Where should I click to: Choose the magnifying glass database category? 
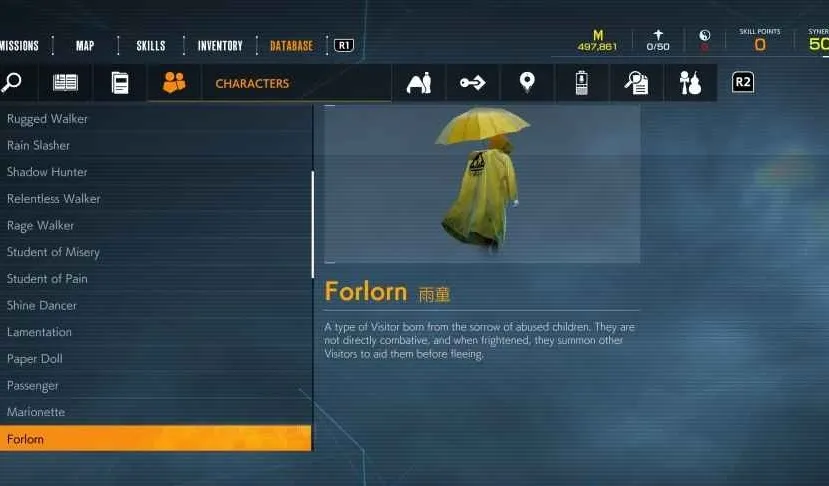point(11,83)
